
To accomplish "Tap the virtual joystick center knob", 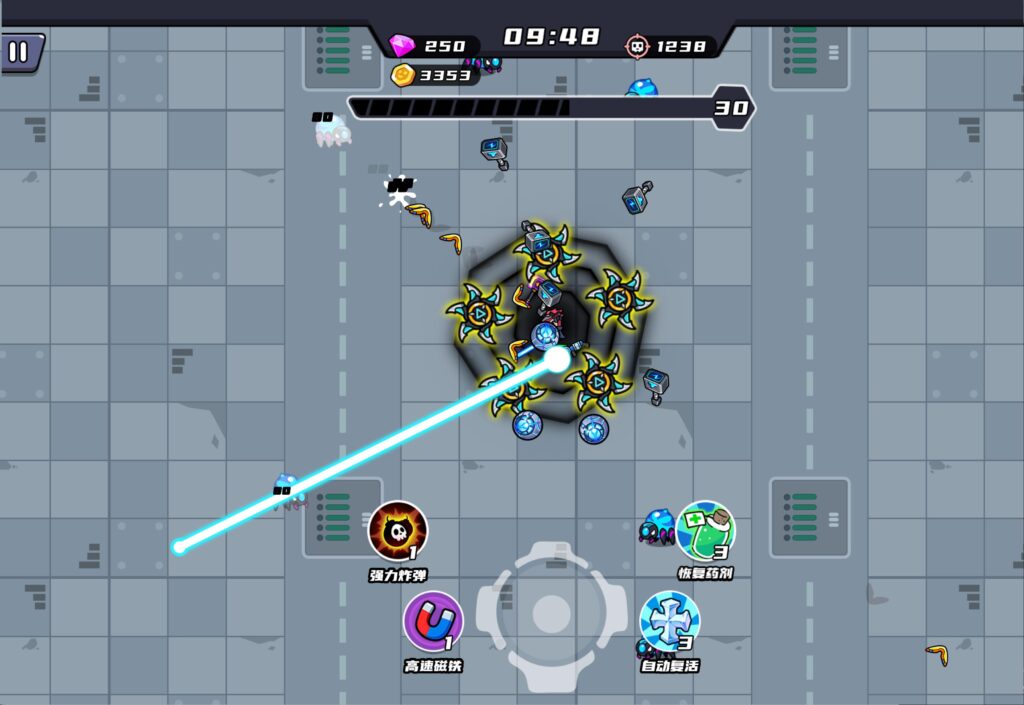I will [x=551, y=614].
